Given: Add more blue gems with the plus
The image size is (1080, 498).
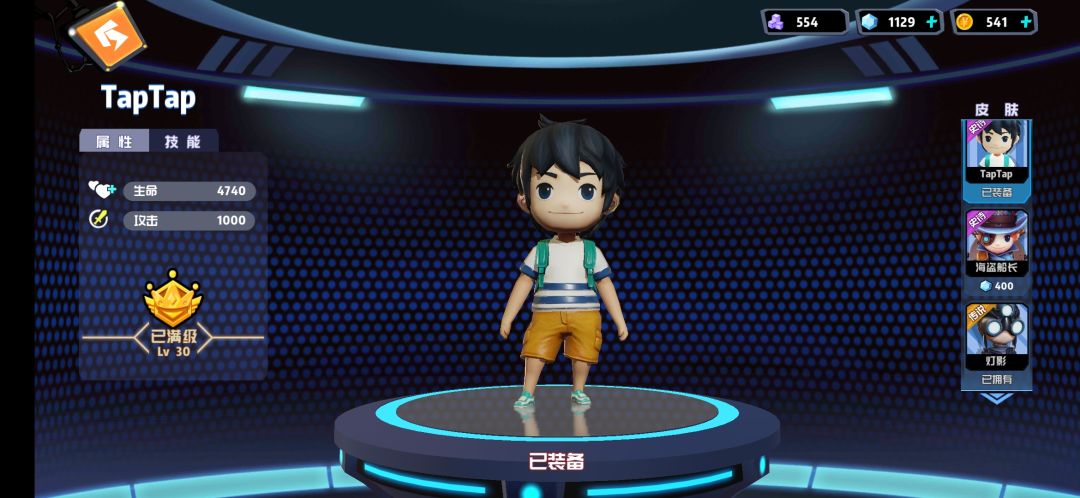Looking at the screenshot, I should click(x=932, y=21).
